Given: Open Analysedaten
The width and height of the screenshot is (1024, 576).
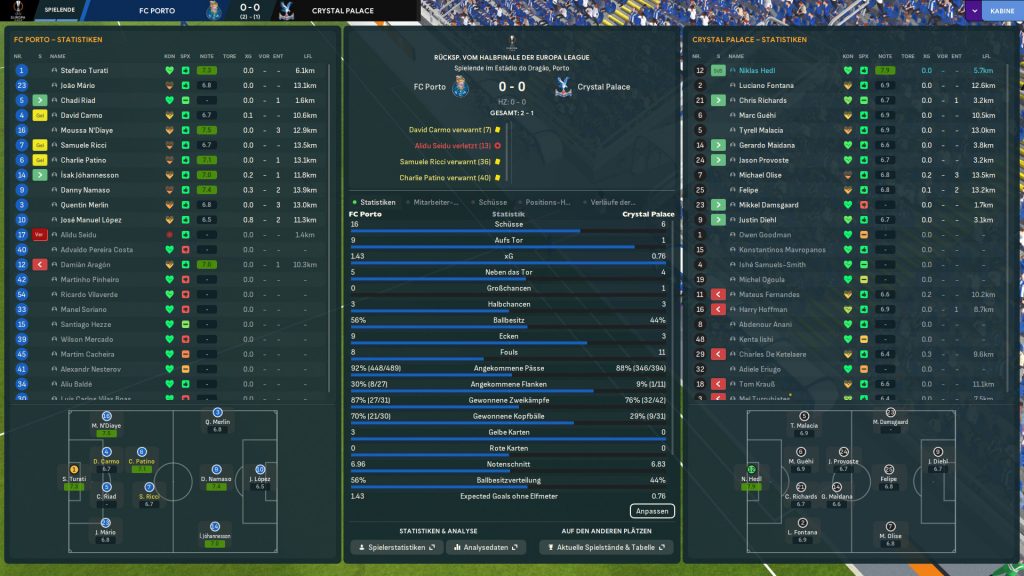Looking at the screenshot, I should (487, 548).
